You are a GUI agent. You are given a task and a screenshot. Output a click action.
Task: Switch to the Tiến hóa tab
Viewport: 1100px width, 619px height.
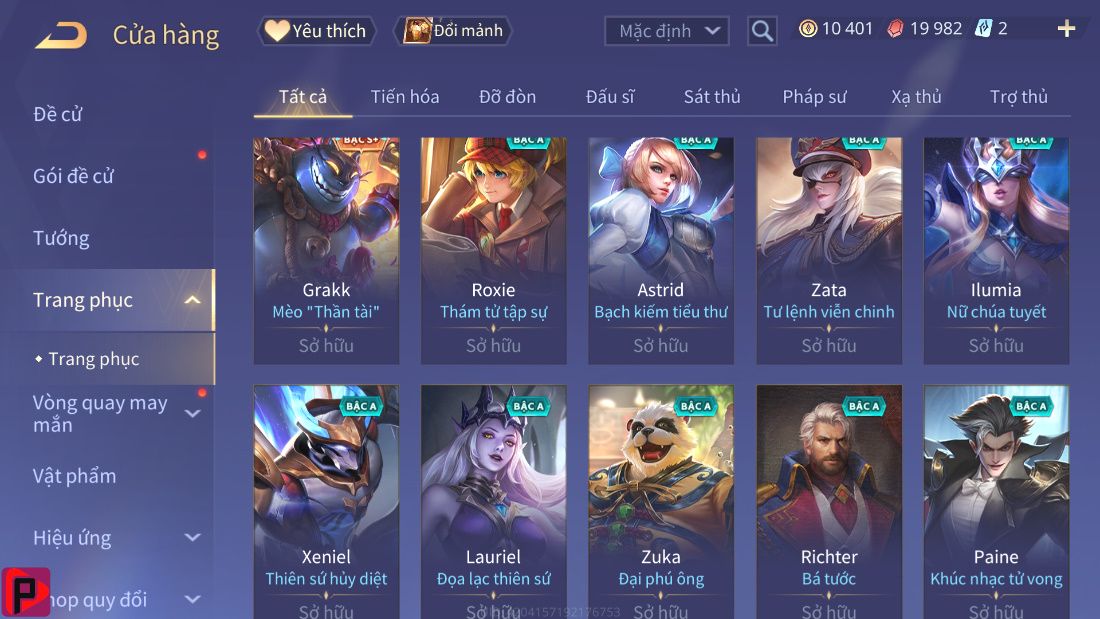pos(405,97)
